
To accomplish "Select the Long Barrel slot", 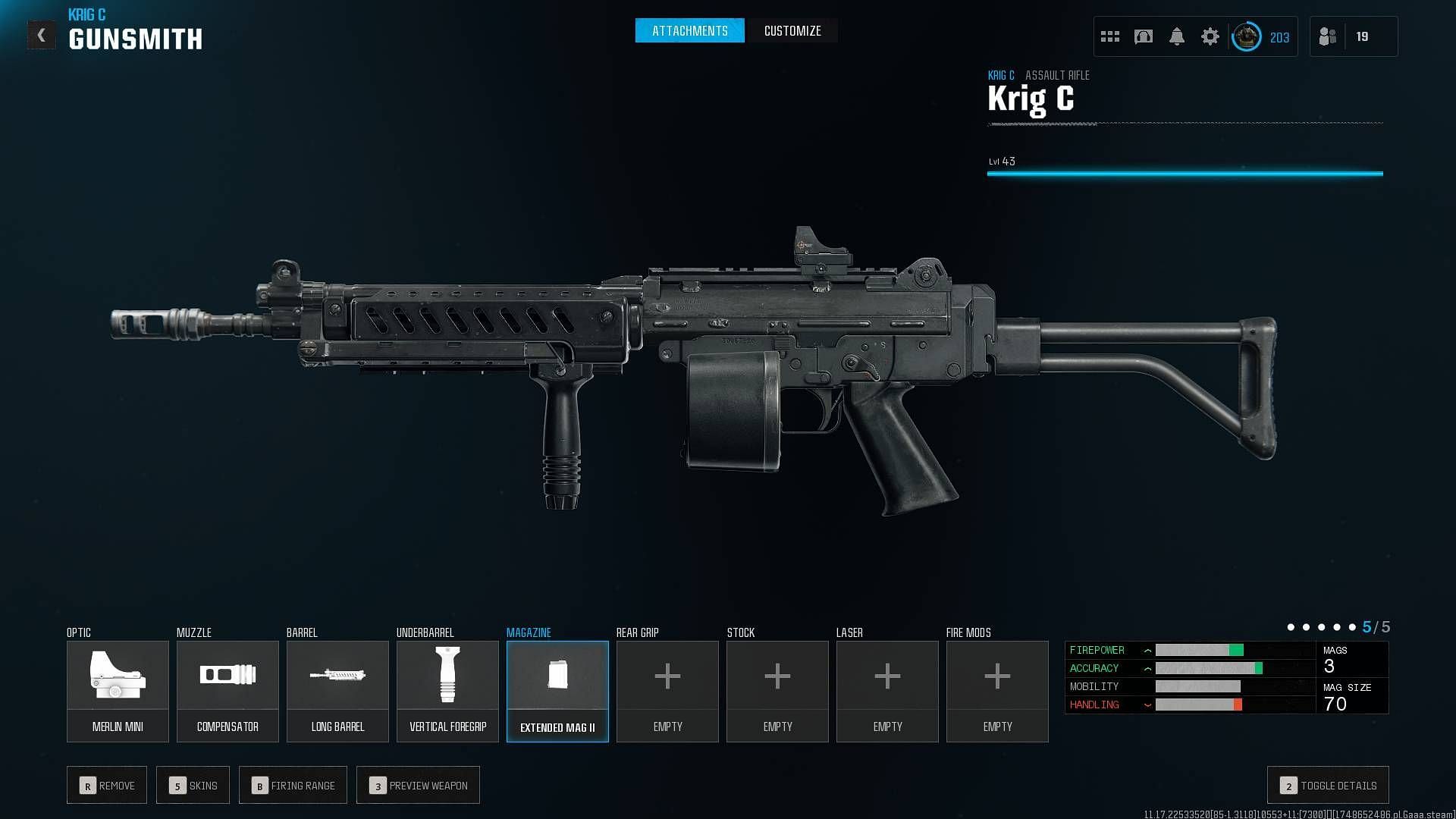I will pos(337,691).
